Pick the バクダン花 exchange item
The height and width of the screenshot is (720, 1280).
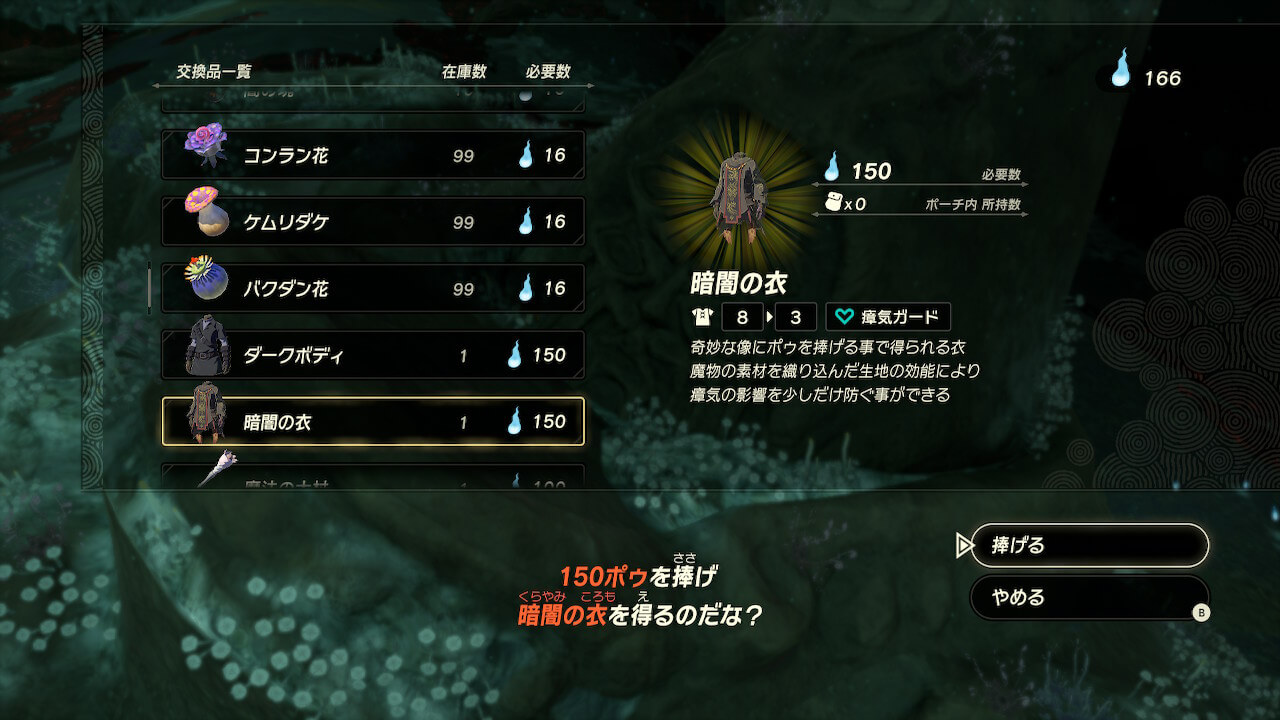pyautogui.click(x=373, y=289)
